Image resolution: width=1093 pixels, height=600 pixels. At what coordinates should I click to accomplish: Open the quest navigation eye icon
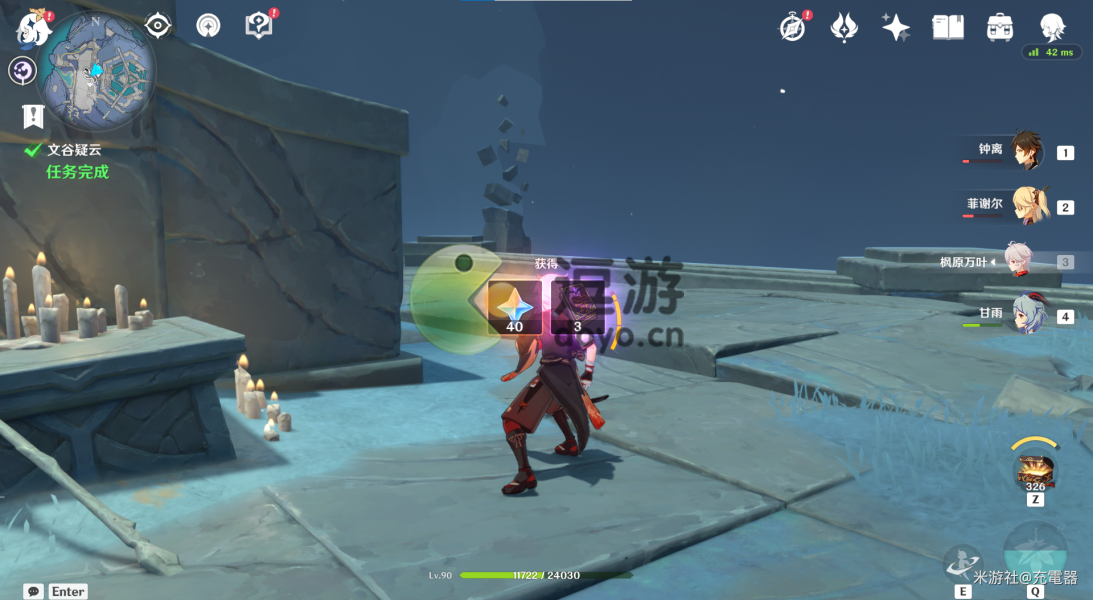coord(158,25)
